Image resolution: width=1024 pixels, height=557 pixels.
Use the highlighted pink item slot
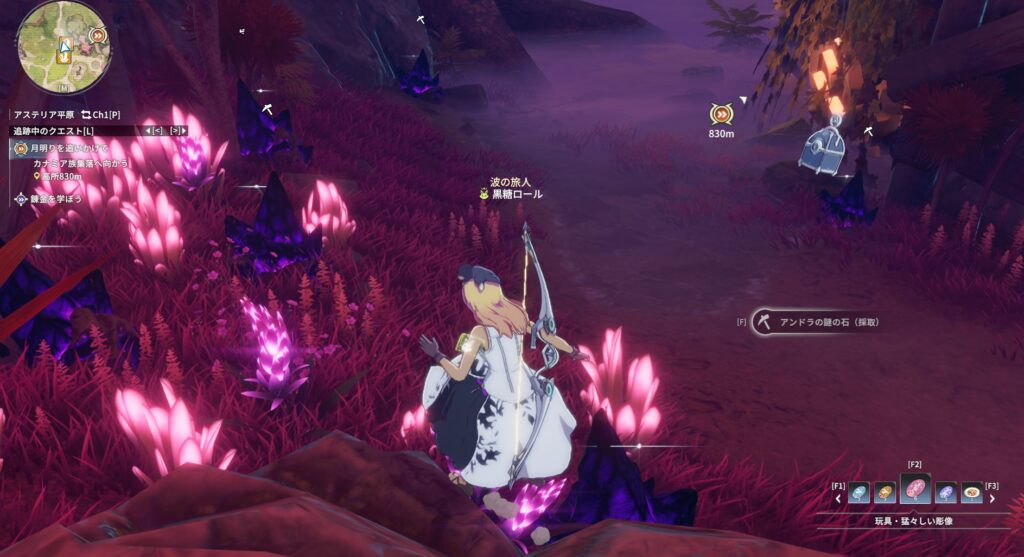point(915,489)
